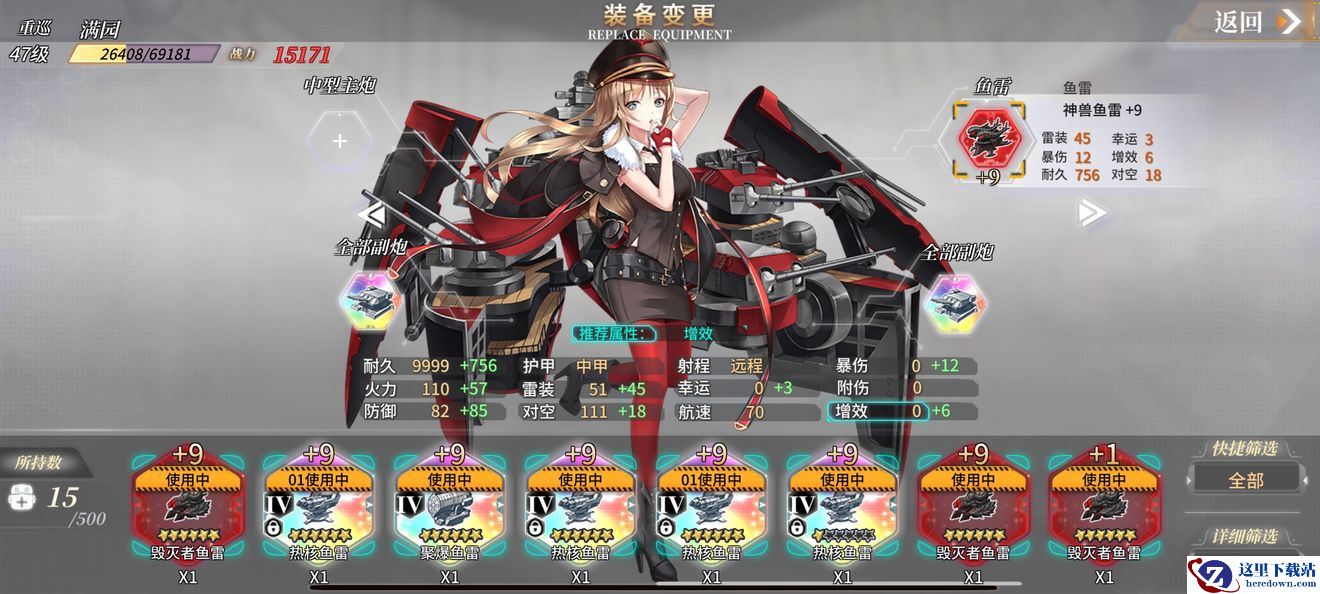
Task: Add equipment to the empty 中型主炮 slot
Action: (340, 141)
